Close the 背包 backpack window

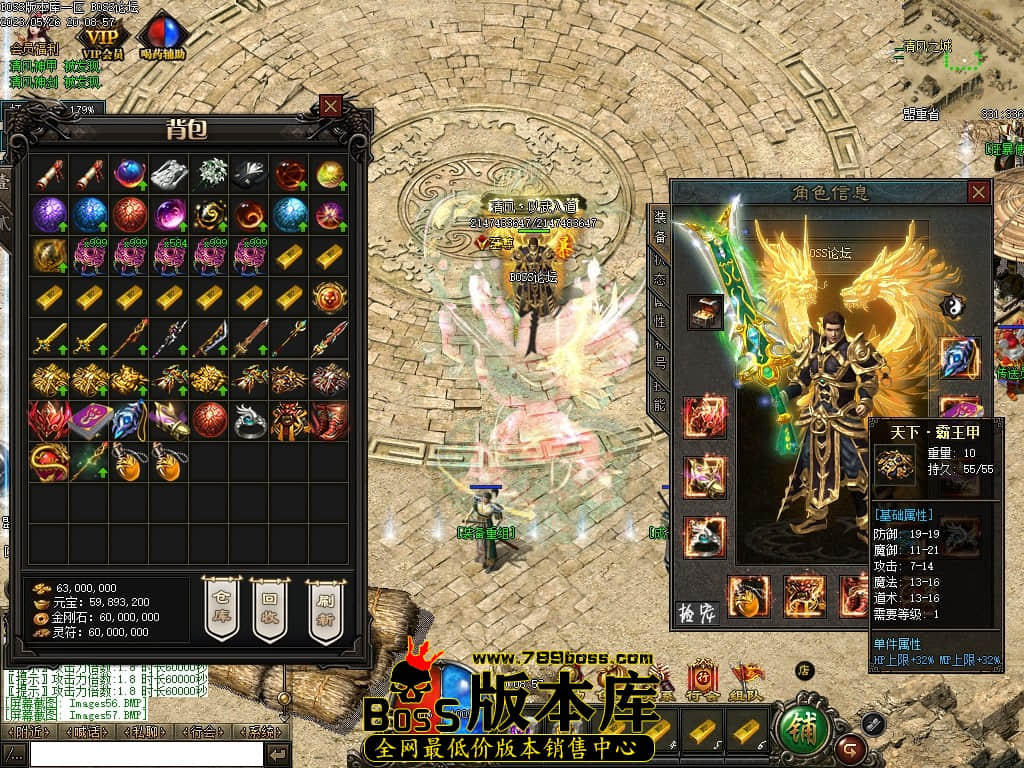point(331,105)
